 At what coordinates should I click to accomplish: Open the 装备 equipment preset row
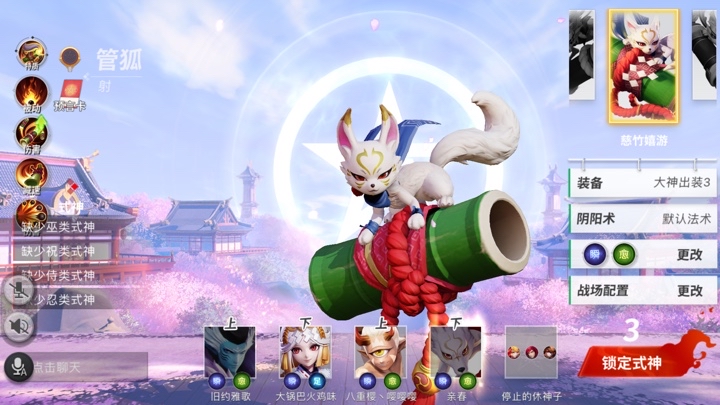click(x=642, y=183)
